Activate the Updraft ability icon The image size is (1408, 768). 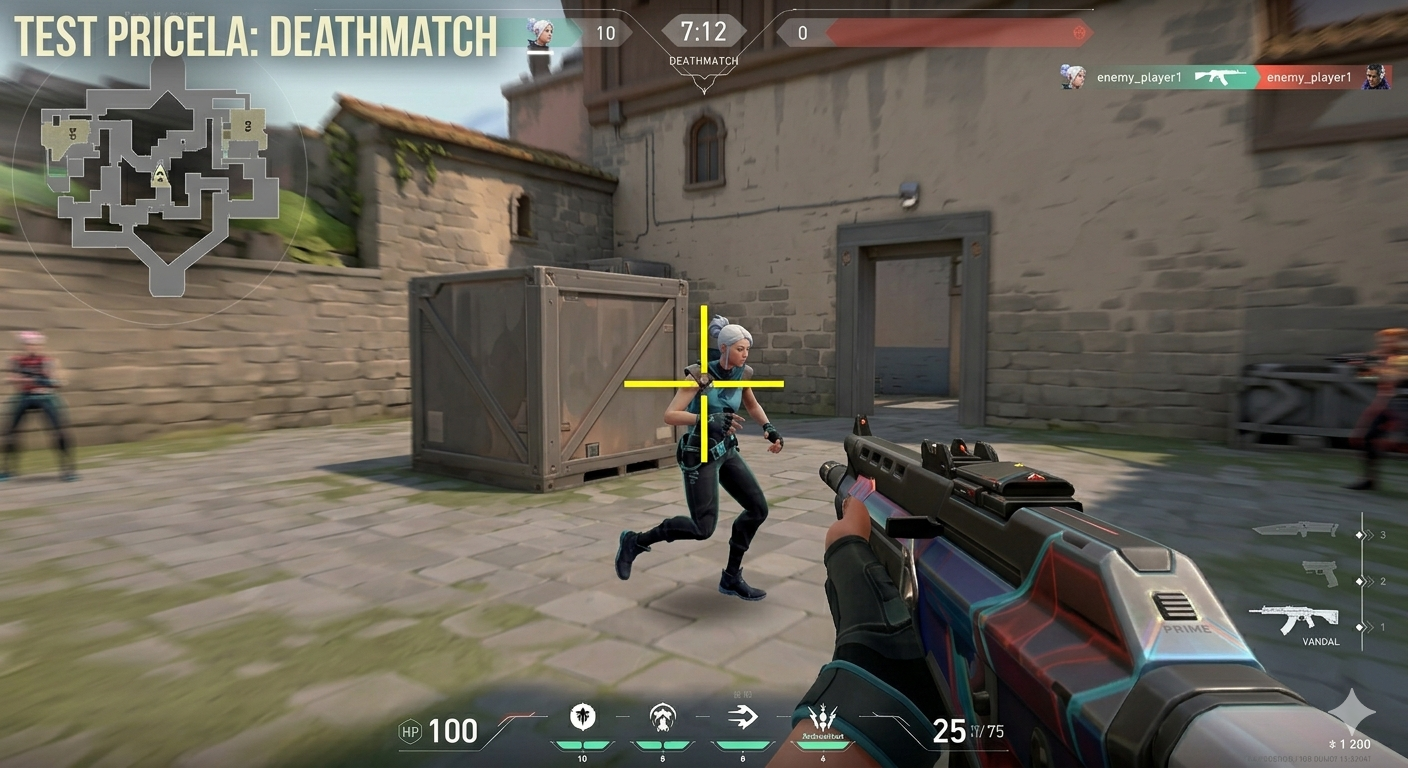[x=662, y=715]
